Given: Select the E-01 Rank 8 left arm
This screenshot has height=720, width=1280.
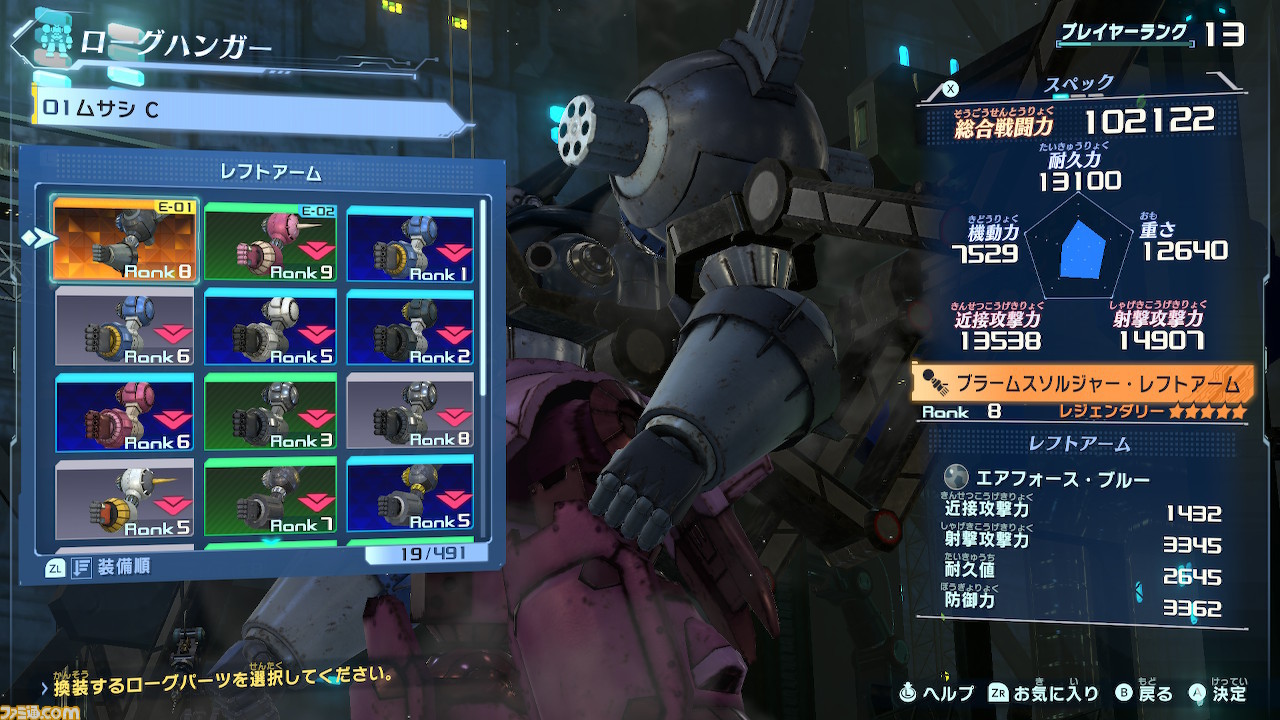Looking at the screenshot, I should click(125, 241).
